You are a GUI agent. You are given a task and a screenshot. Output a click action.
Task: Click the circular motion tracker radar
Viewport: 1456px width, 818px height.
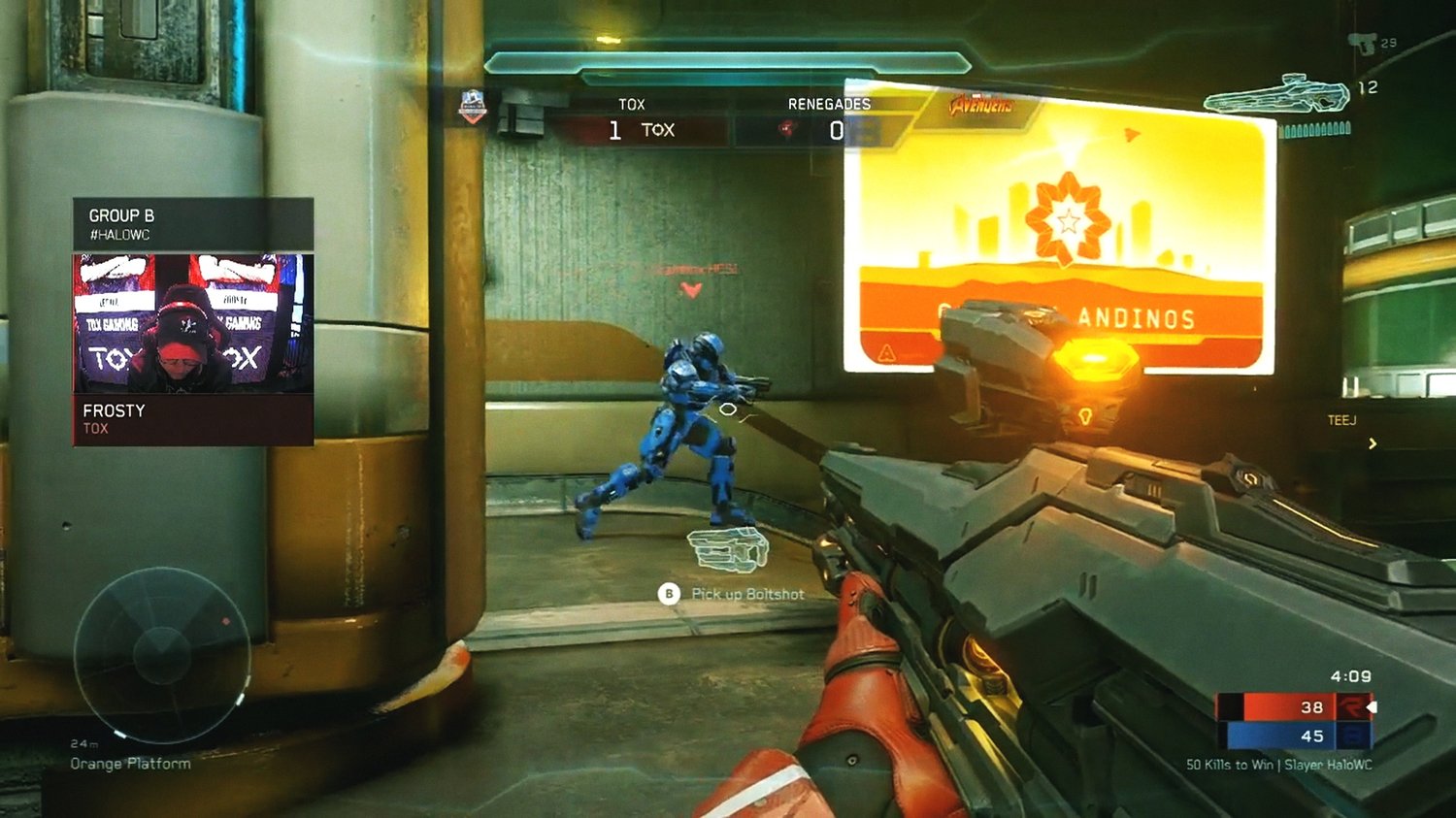point(162,654)
